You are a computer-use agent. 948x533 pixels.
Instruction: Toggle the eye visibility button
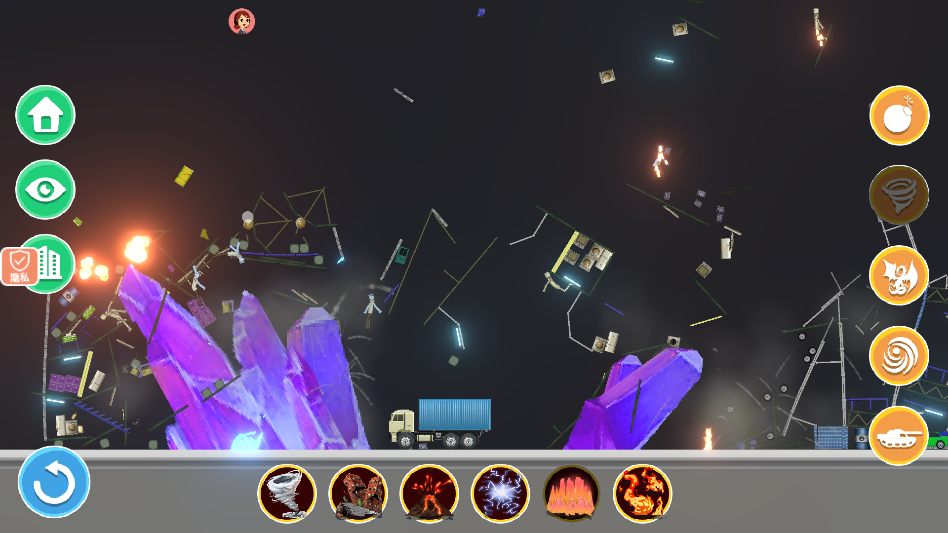coord(45,190)
